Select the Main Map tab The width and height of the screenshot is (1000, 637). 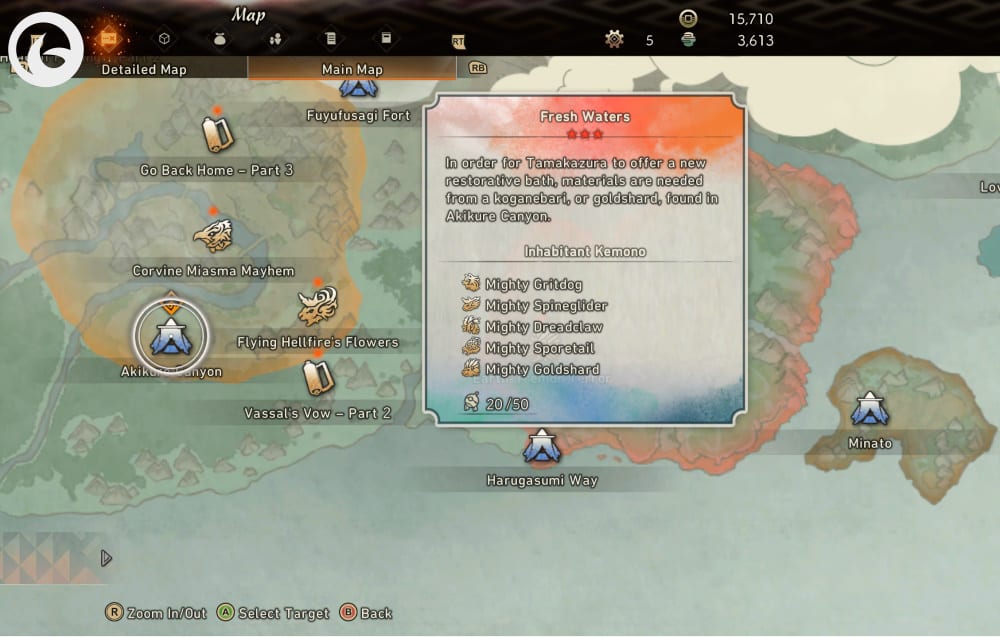coord(351,69)
